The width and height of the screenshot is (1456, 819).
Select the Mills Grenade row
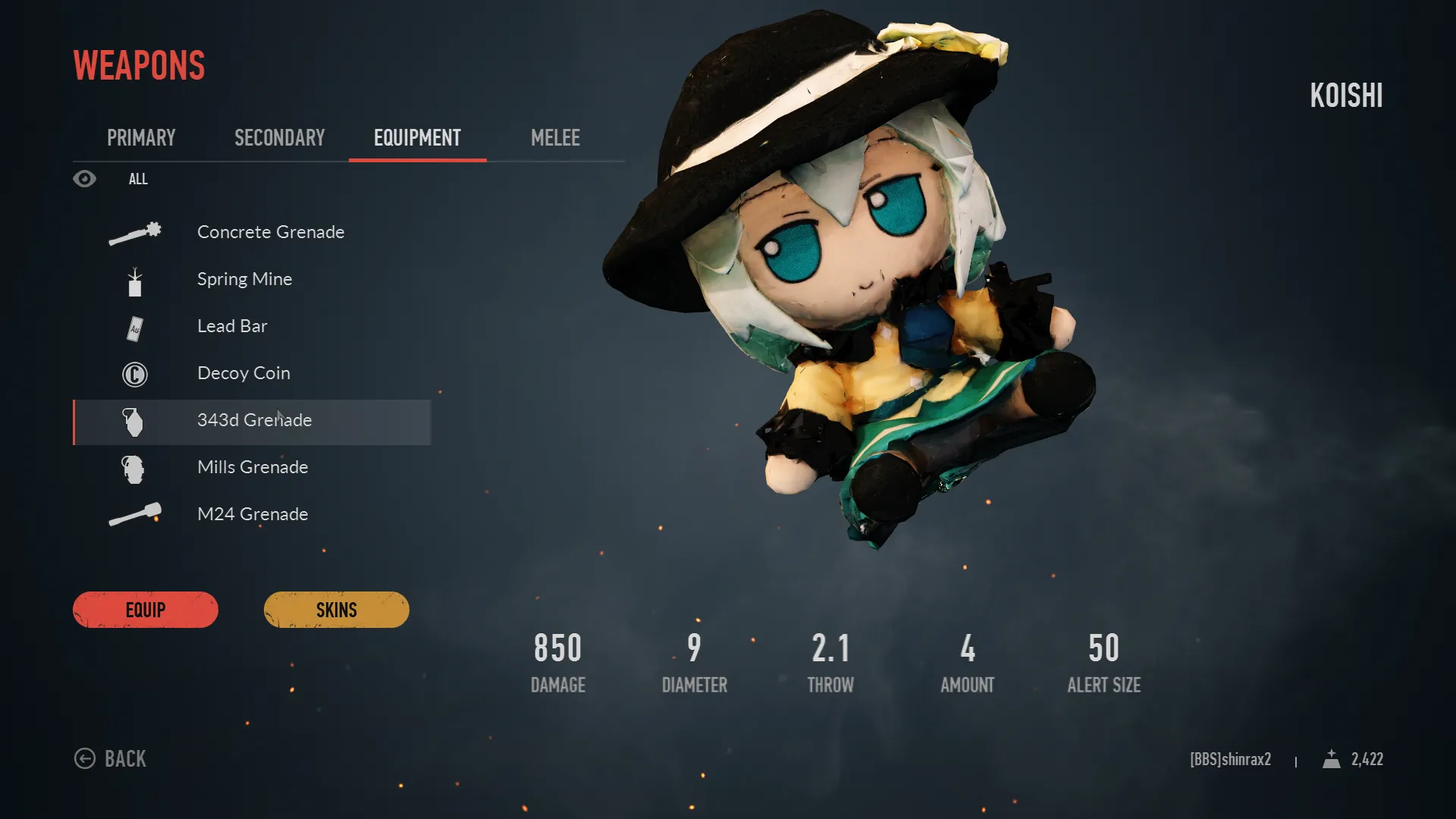click(x=253, y=467)
